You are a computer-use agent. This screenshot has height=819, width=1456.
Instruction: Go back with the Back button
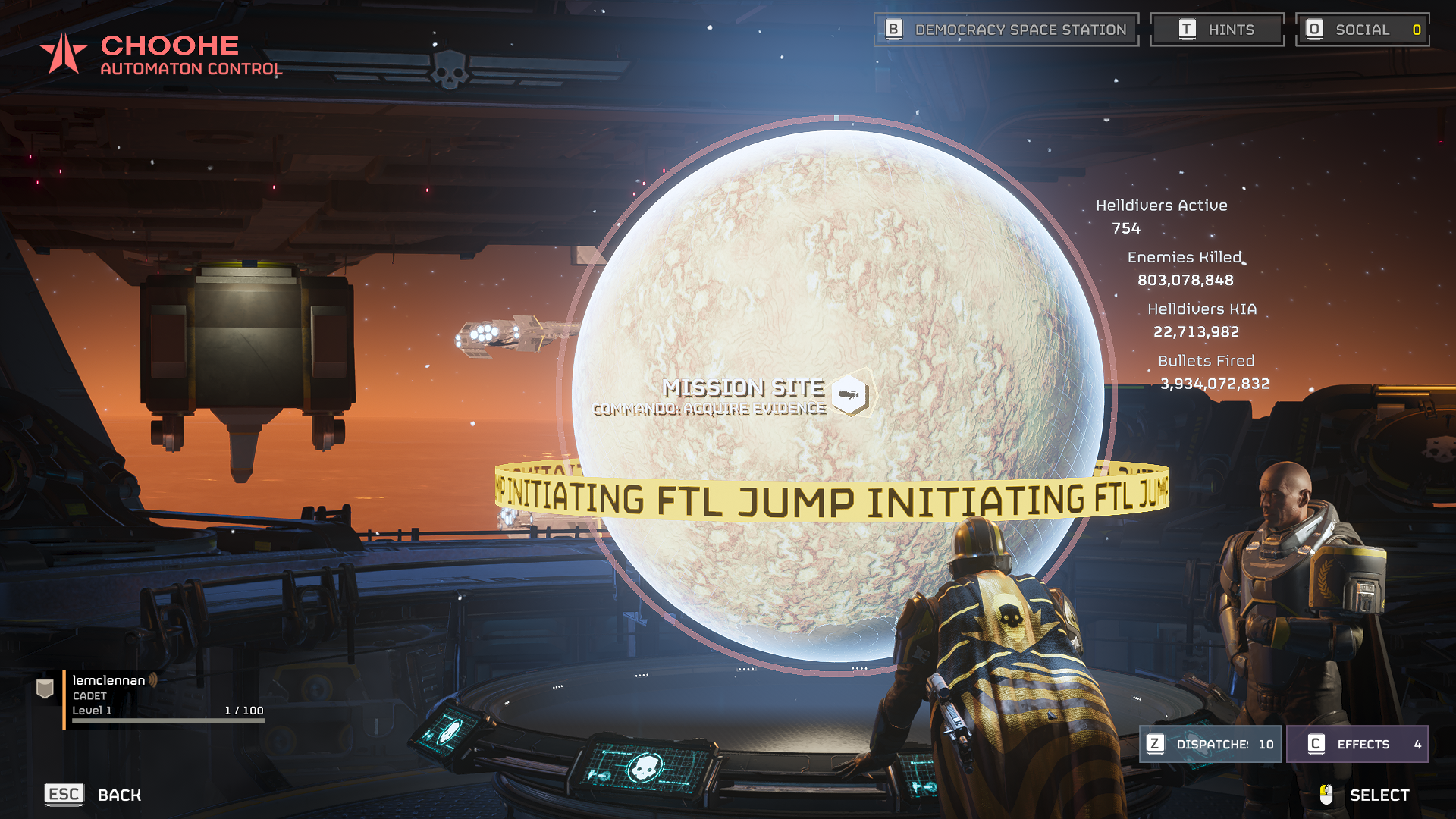click(x=93, y=795)
